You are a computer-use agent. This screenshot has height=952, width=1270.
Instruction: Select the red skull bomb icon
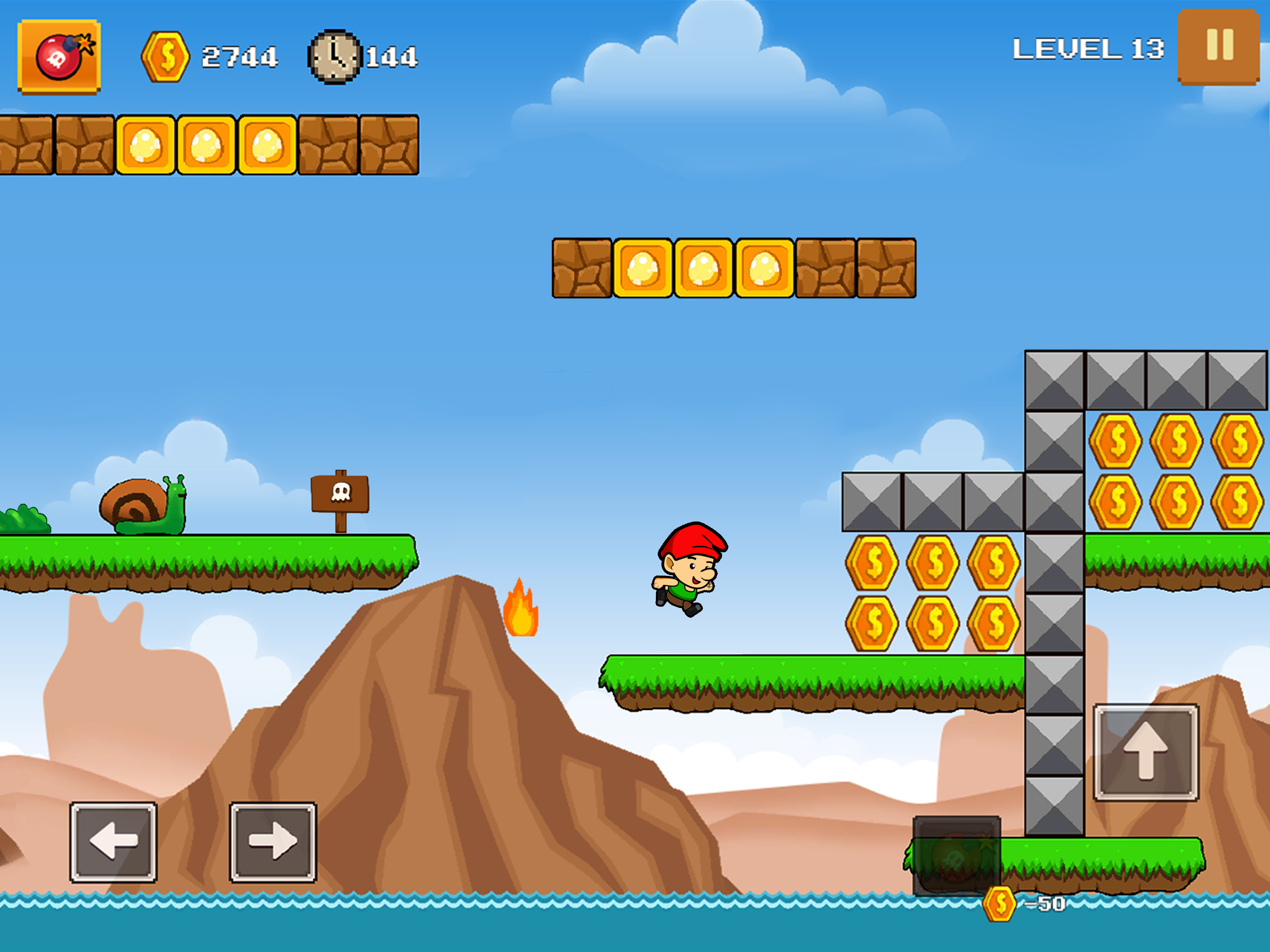[59, 56]
